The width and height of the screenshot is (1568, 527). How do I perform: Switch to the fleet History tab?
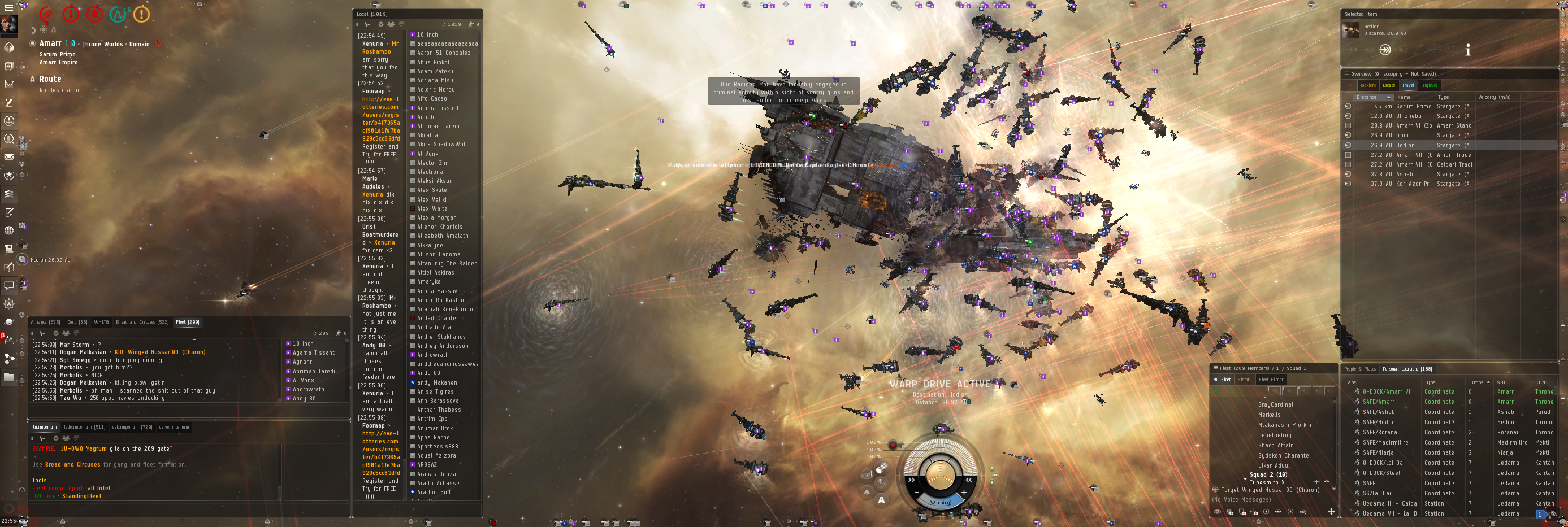point(1244,380)
